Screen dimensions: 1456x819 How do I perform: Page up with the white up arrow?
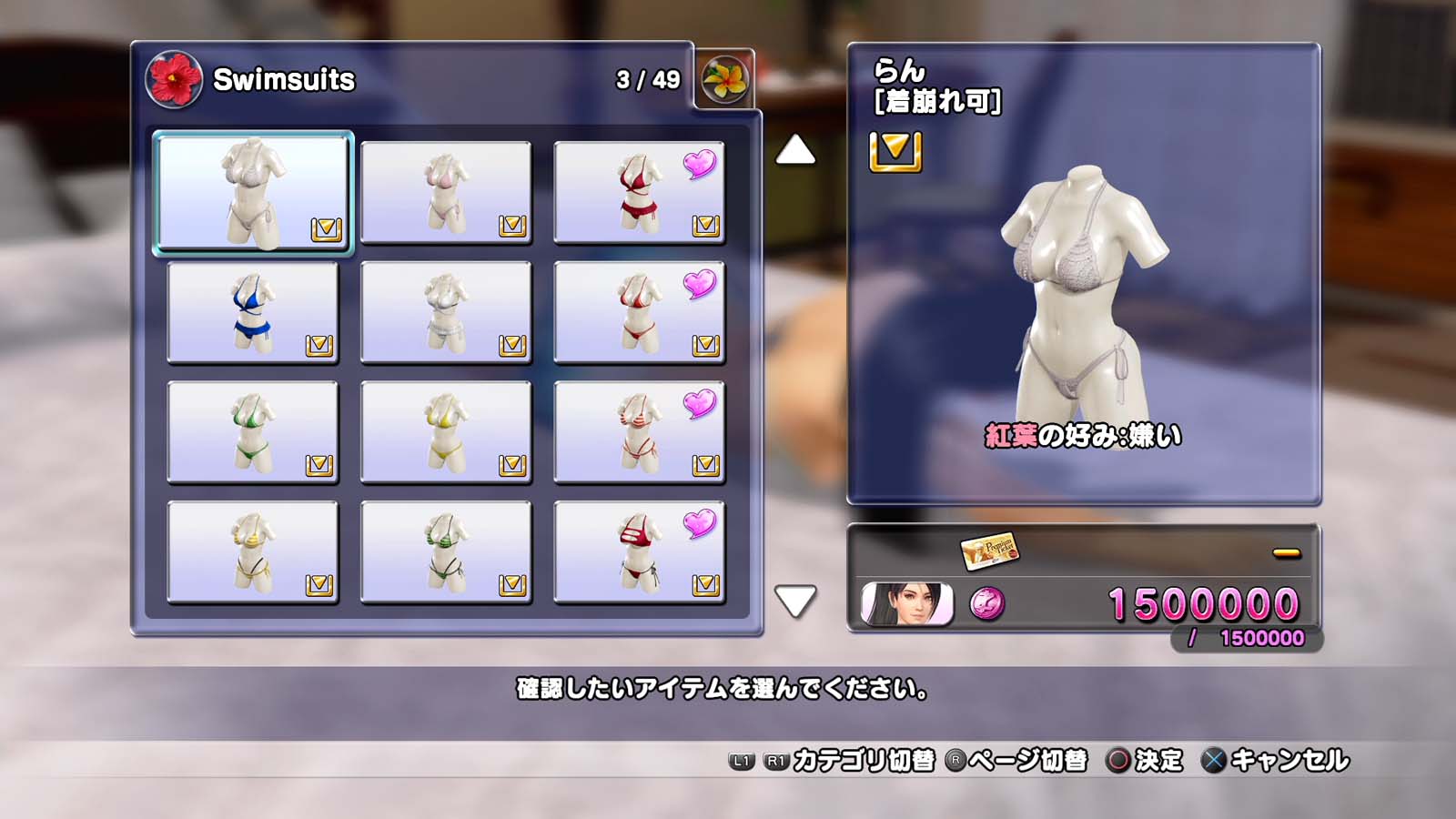(x=795, y=150)
